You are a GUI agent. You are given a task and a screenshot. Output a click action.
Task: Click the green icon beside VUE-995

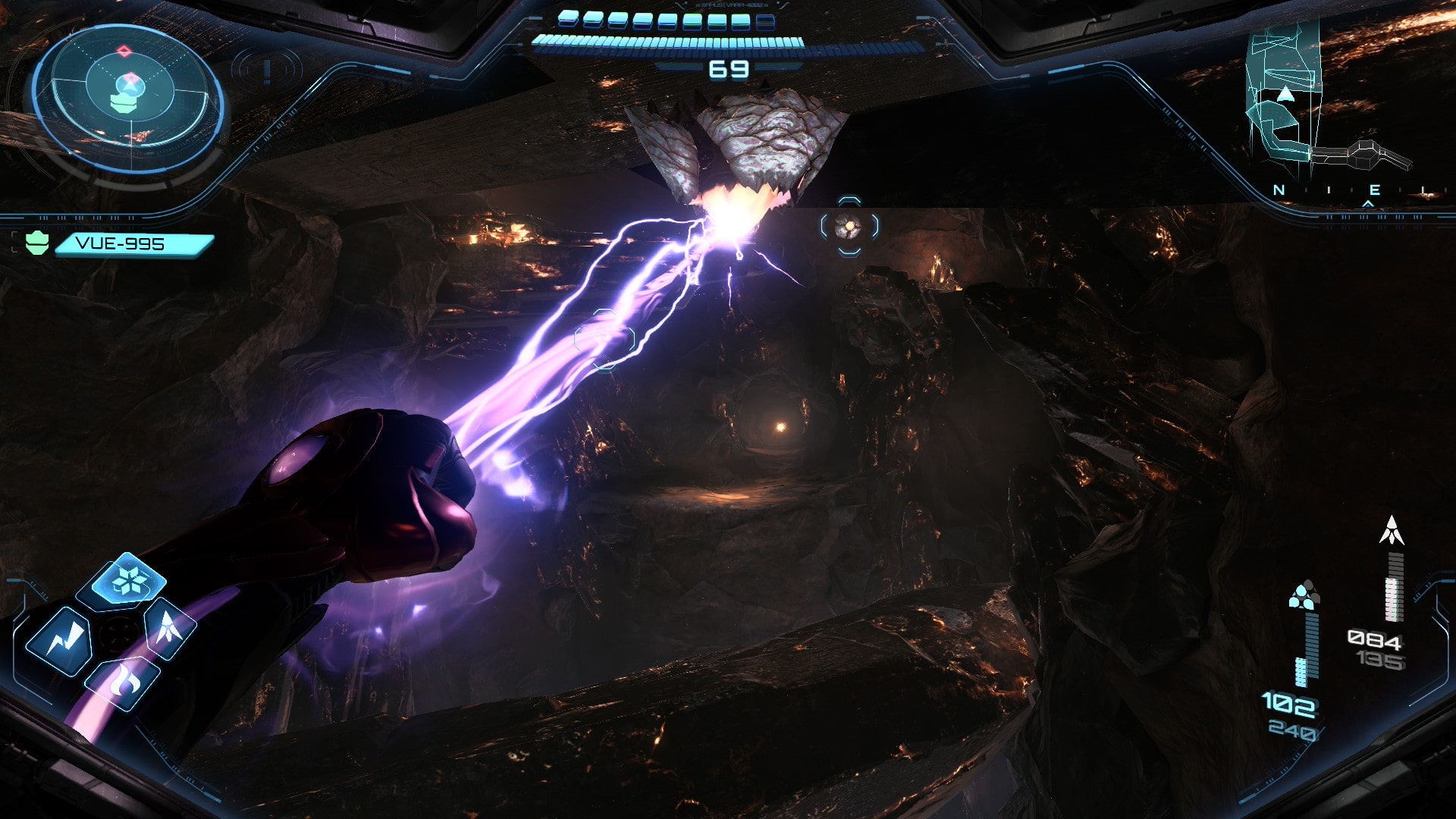37,243
